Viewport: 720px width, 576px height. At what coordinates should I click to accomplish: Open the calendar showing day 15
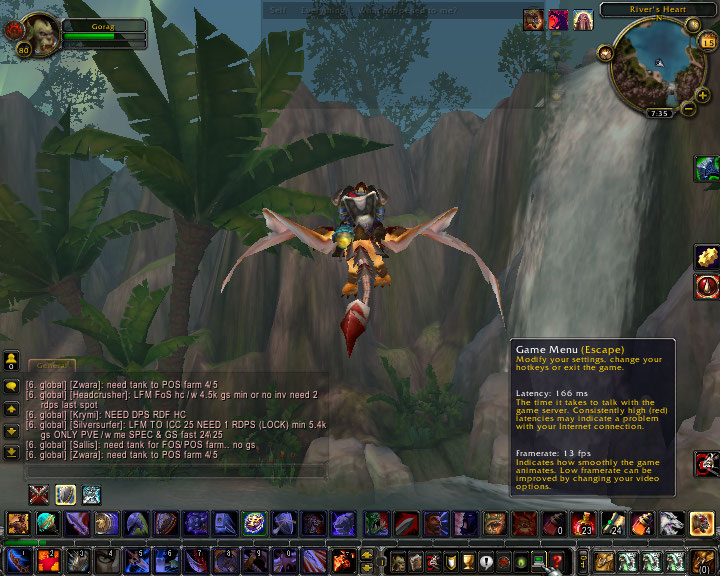pyautogui.click(x=708, y=42)
